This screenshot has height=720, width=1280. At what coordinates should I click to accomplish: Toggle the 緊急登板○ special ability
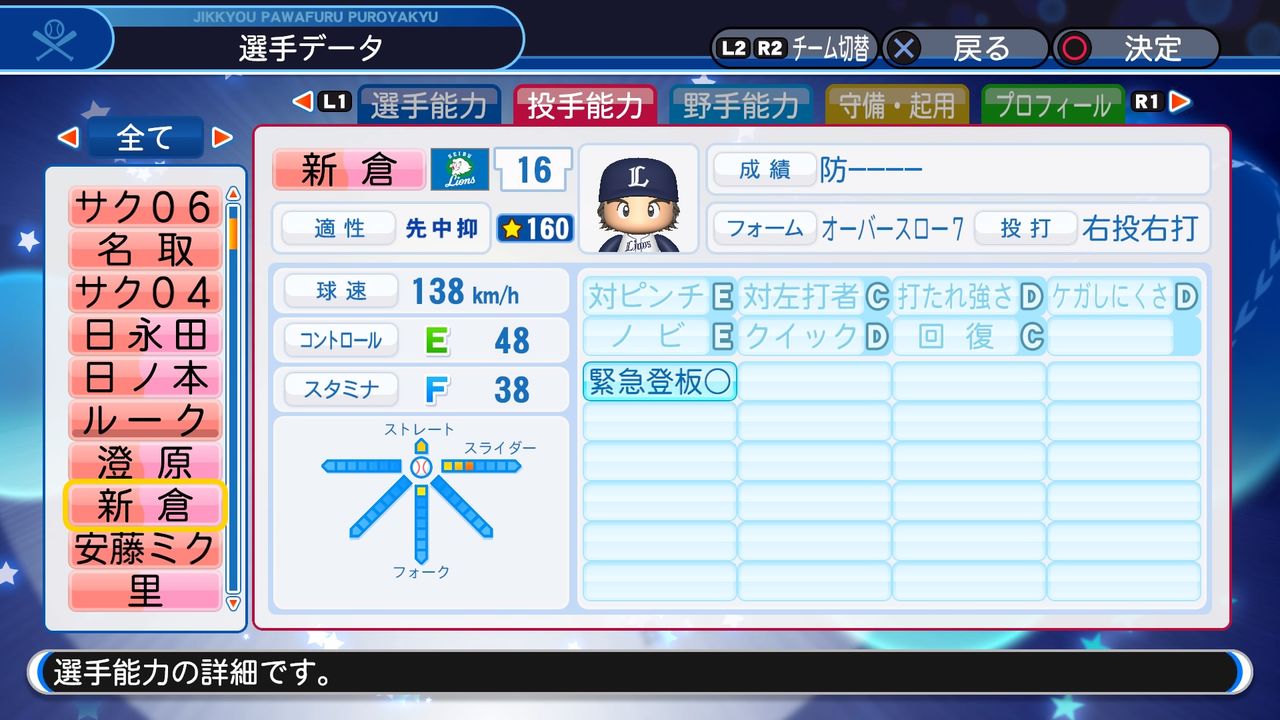point(659,380)
